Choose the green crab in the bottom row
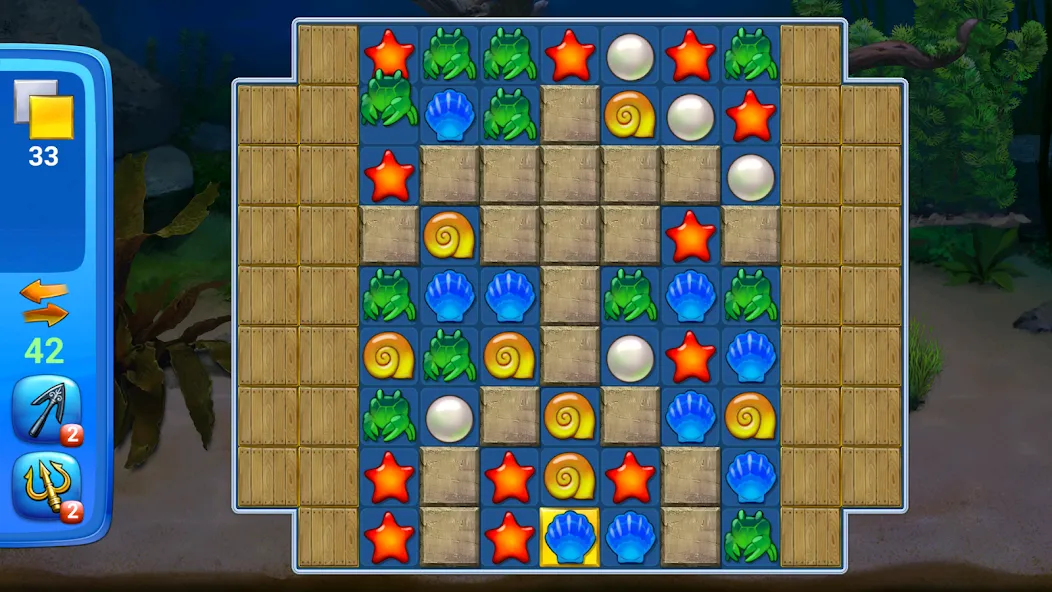 click(750, 536)
